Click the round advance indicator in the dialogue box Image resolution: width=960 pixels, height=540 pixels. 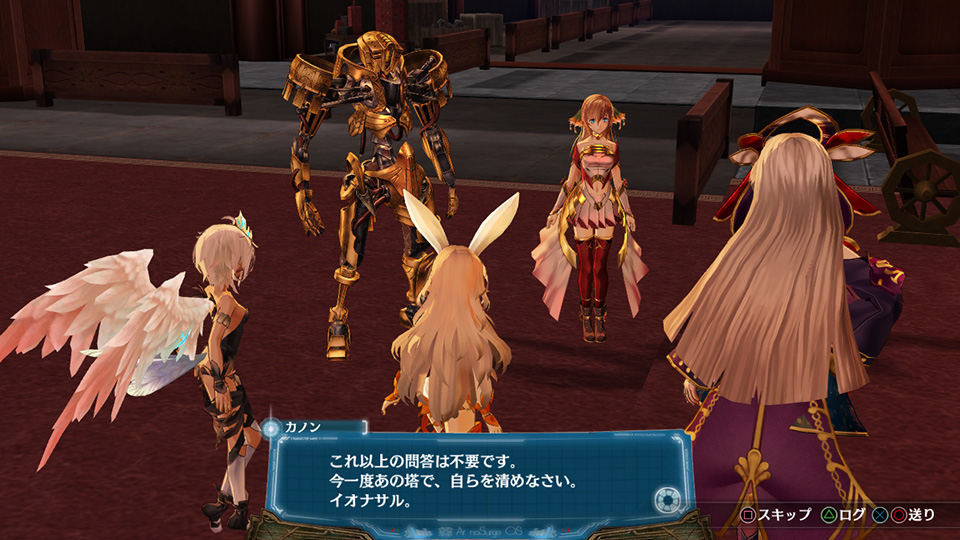click(667, 499)
